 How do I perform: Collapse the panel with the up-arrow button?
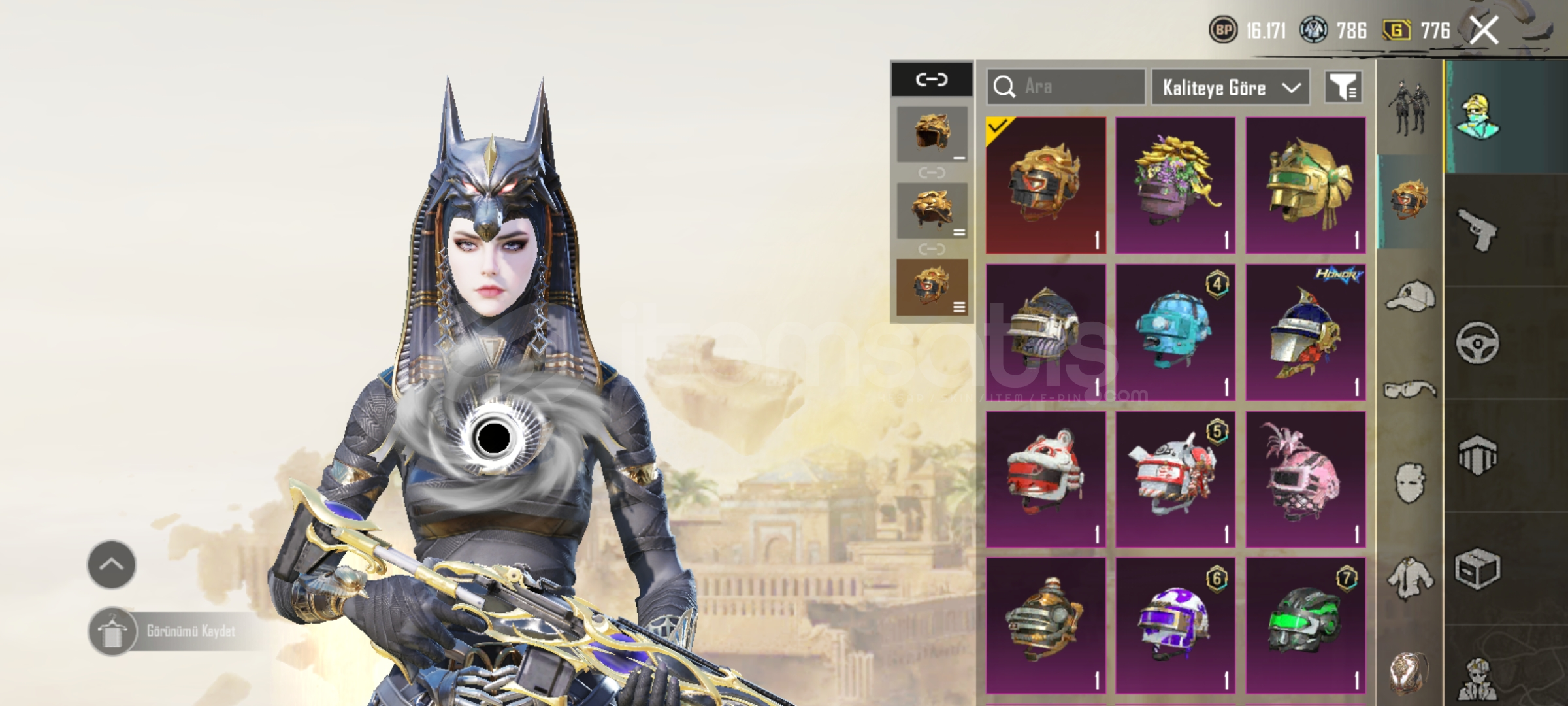pyautogui.click(x=112, y=565)
